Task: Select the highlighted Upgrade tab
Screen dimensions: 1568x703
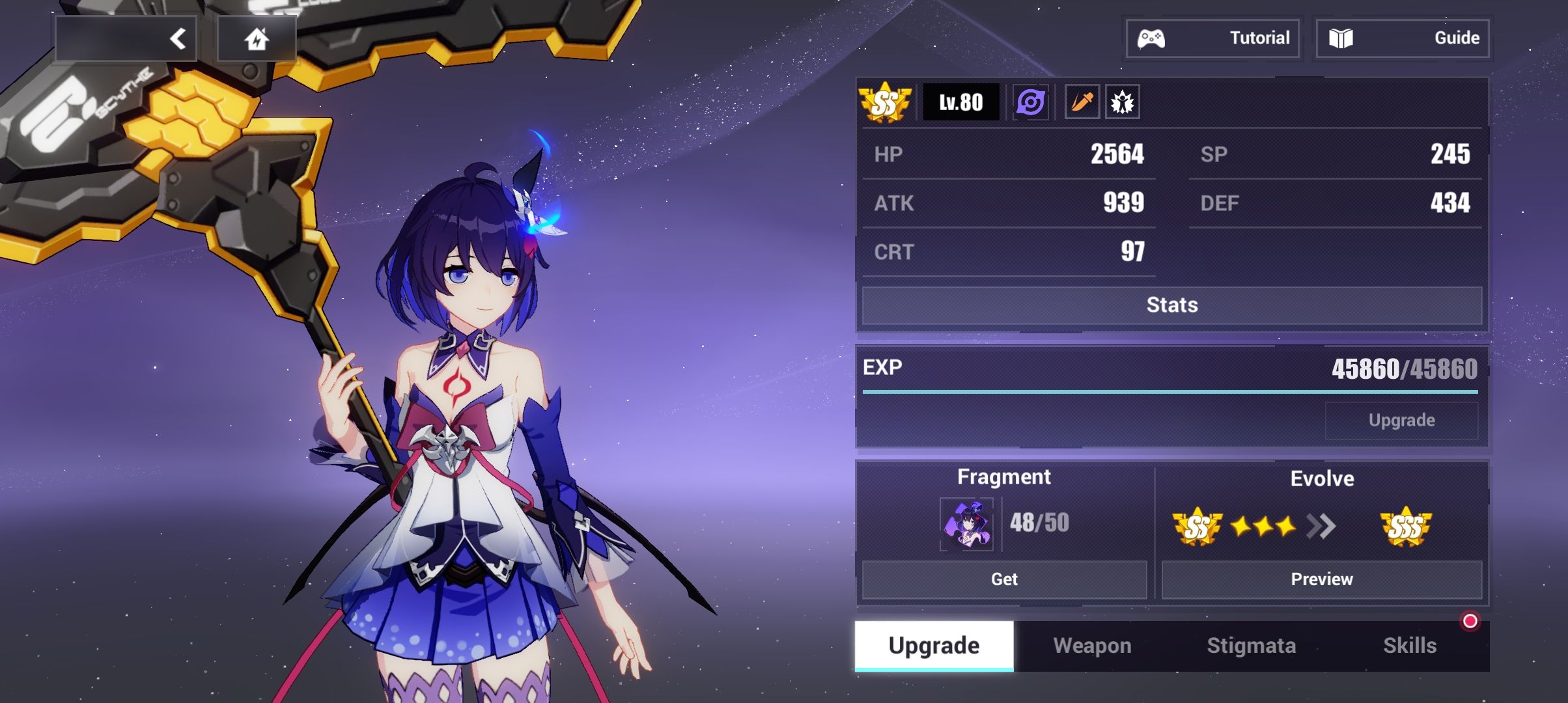Action: [932, 646]
